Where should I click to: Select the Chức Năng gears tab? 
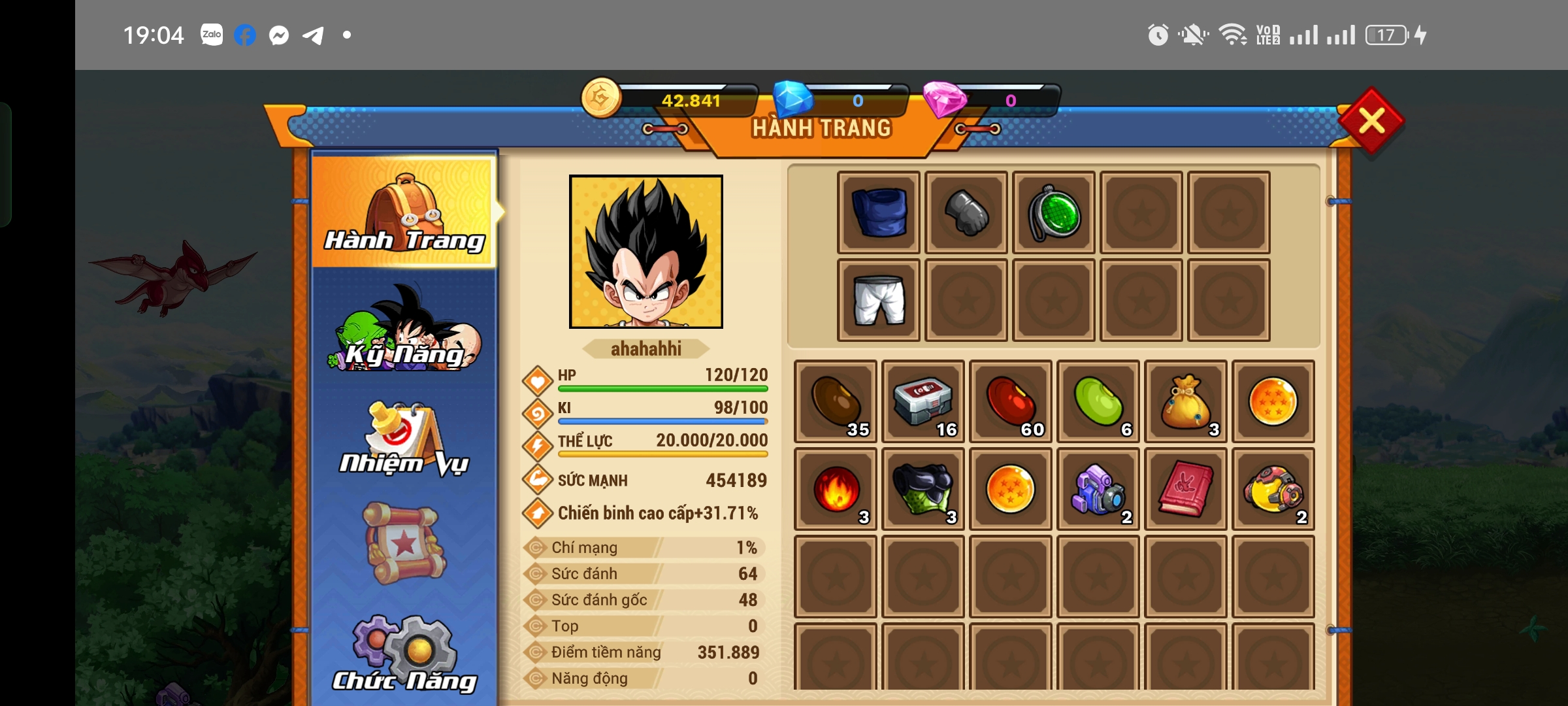405,654
